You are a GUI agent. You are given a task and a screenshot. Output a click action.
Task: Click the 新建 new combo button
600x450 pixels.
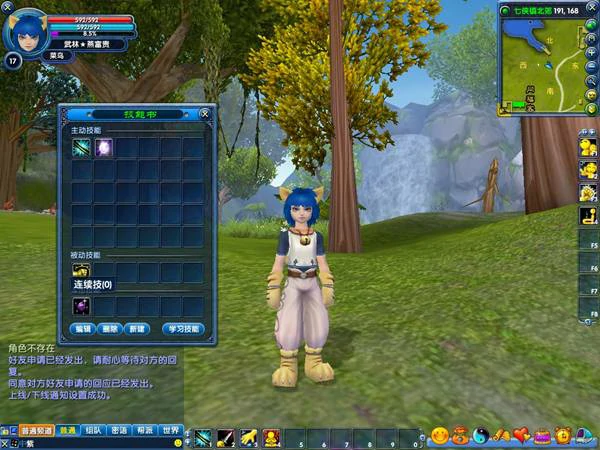tap(138, 329)
